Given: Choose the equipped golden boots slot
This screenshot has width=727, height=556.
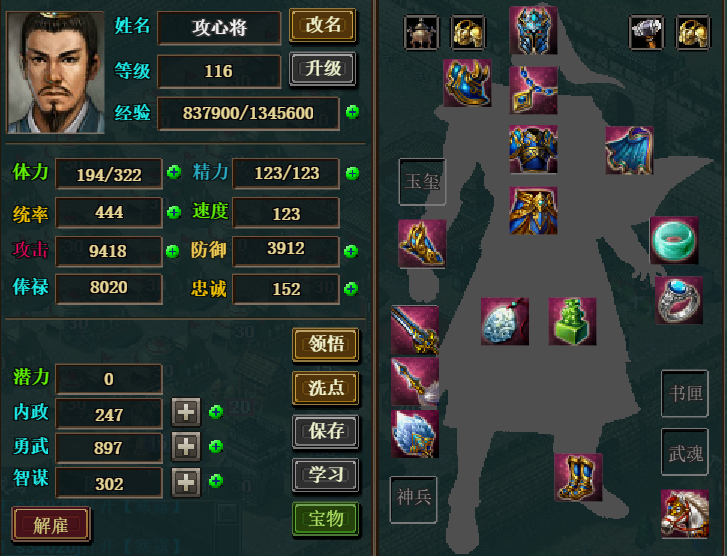Looking at the screenshot, I should point(579,477).
